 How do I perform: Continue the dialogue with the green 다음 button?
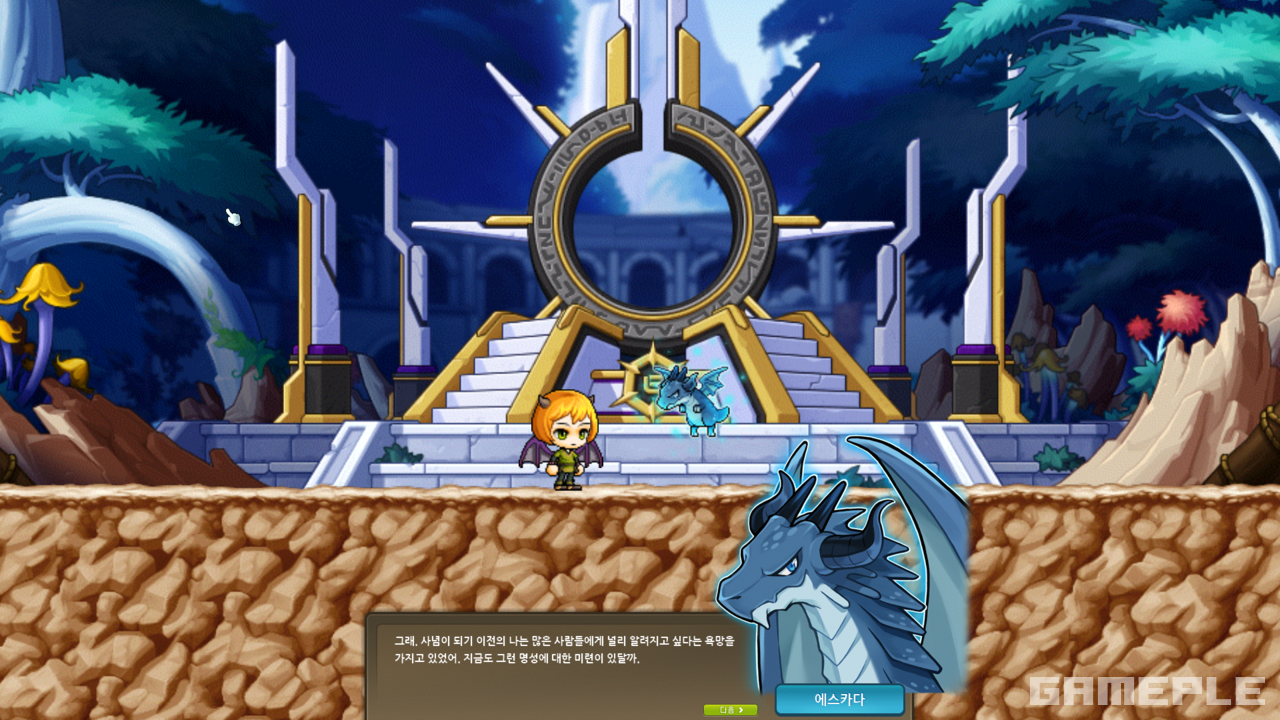point(730,710)
